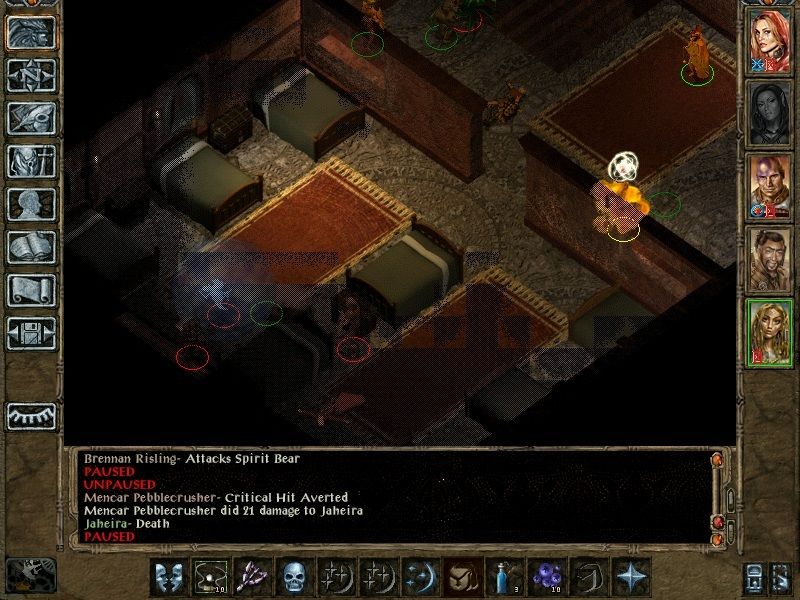Select the blonde braided woman's portrait
Viewport: 800px width, 600px height.
pos(769,334)
